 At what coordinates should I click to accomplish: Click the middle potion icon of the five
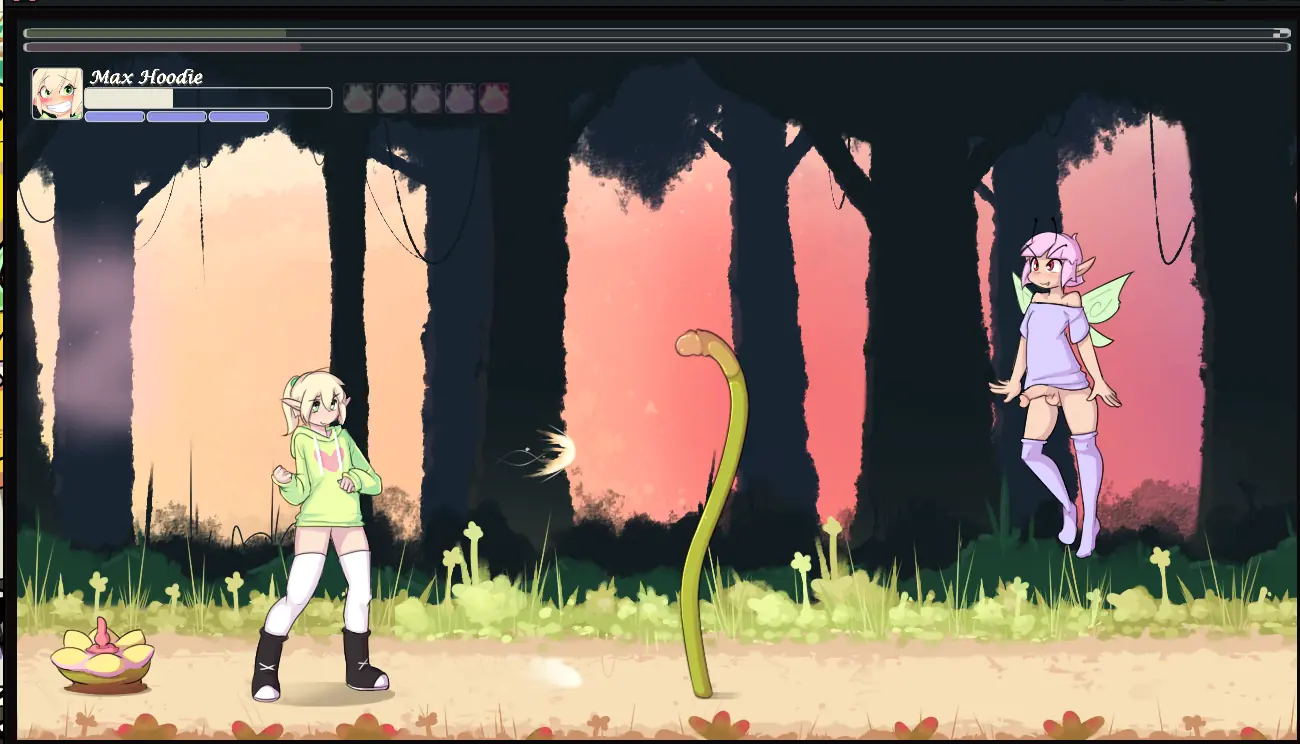pos(424,97)
